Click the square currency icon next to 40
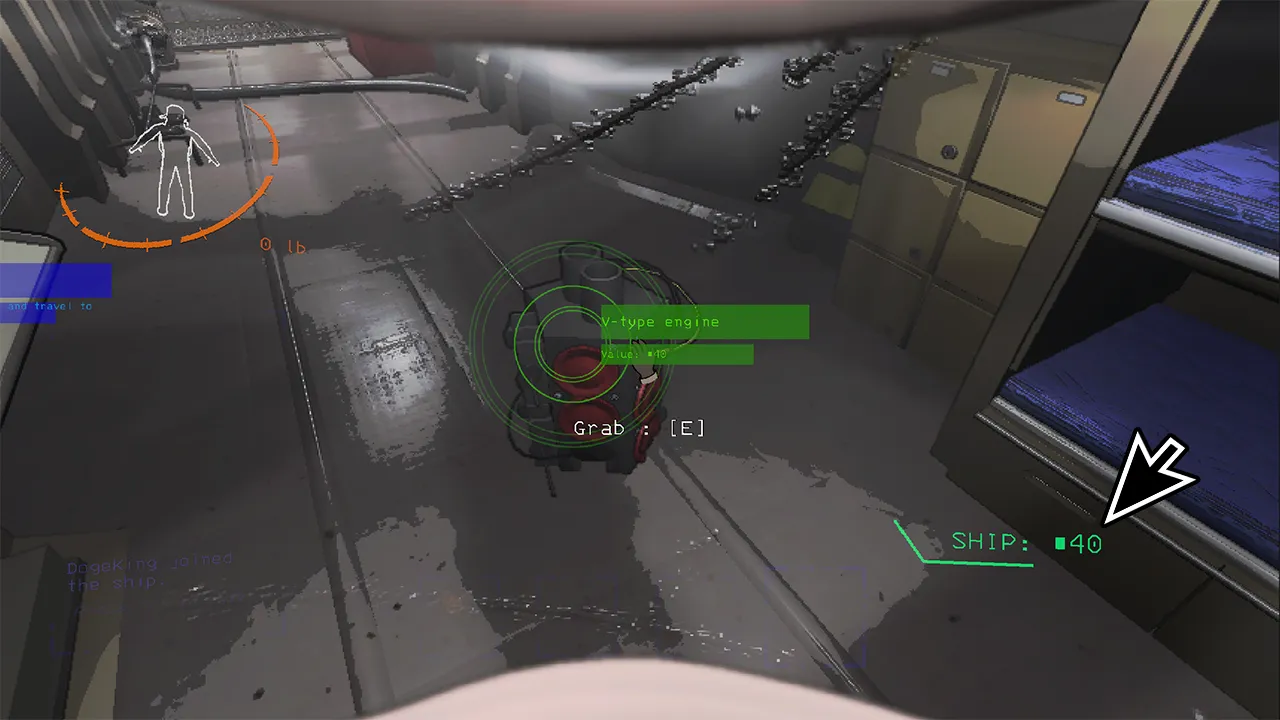This screenshot has width=1280, height=720. 1060,543
